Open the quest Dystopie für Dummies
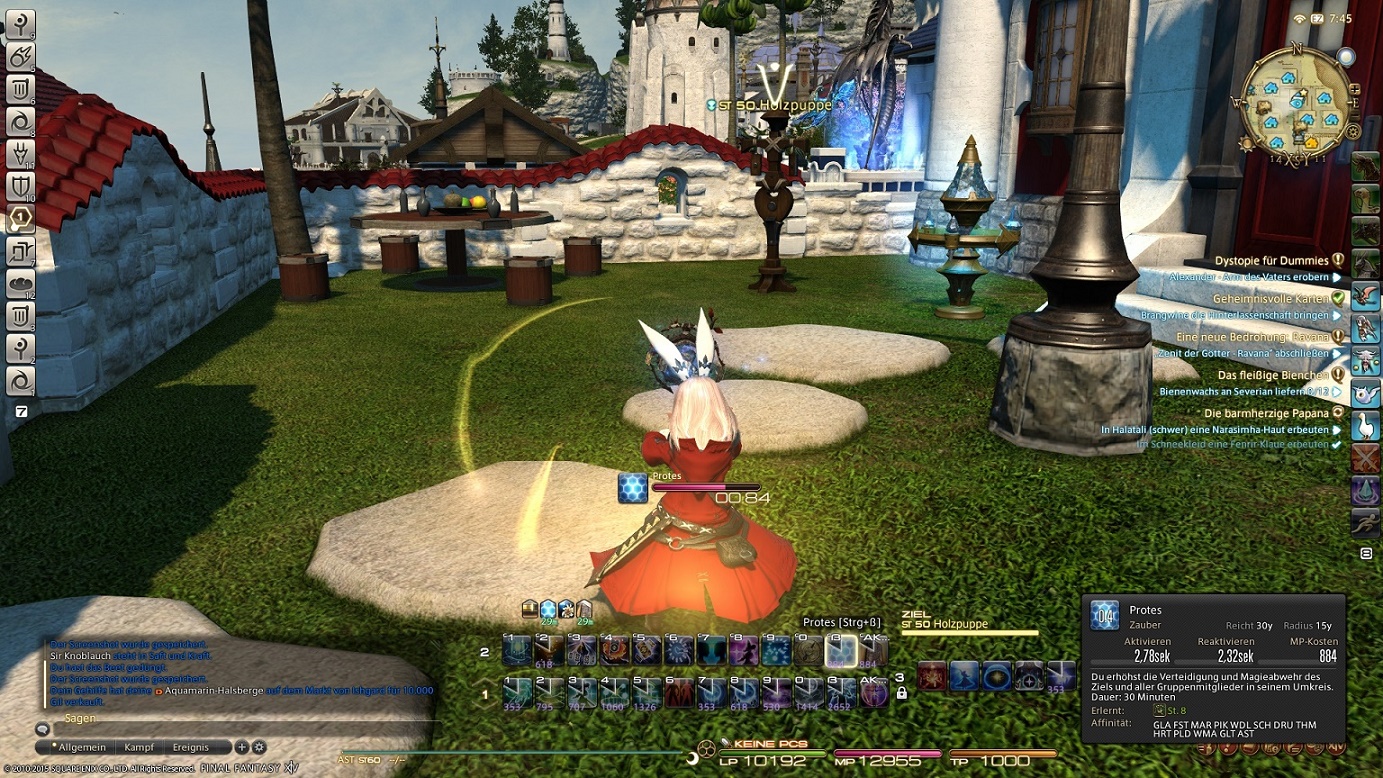 tap(1272, 261)
